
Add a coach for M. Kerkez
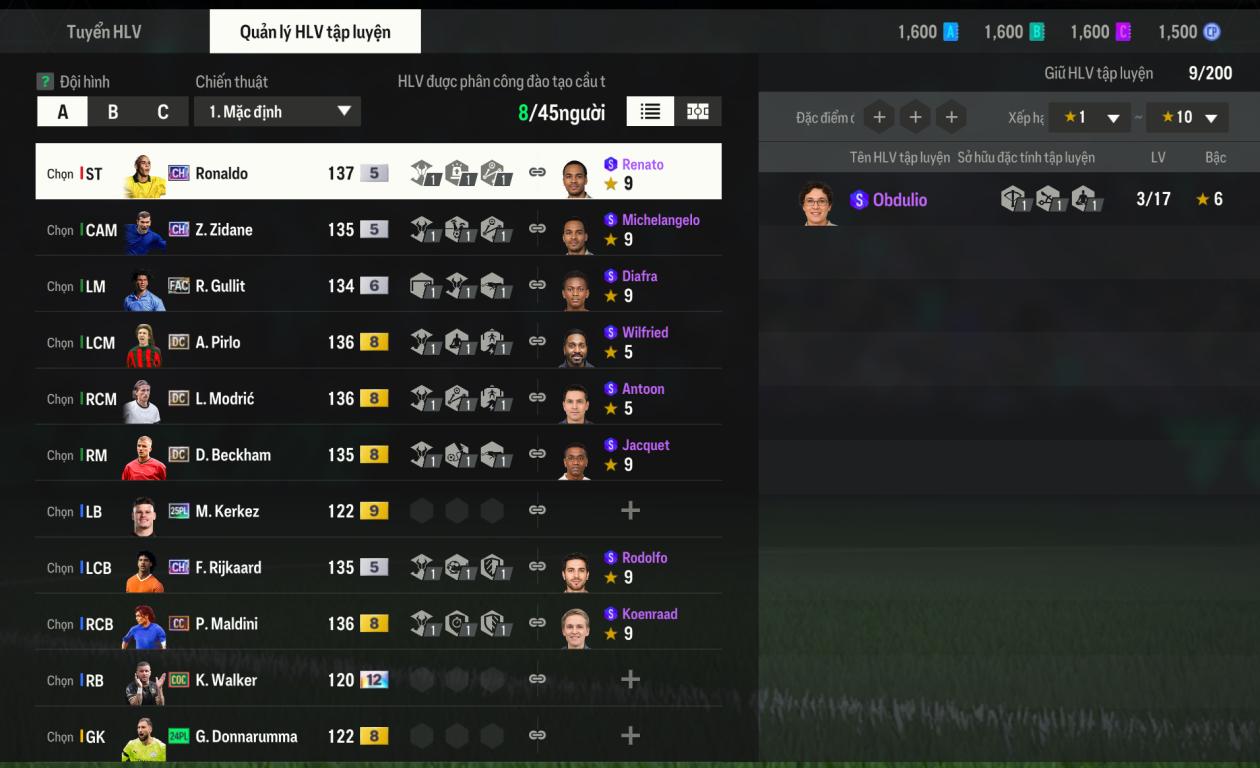pos(630,511)
